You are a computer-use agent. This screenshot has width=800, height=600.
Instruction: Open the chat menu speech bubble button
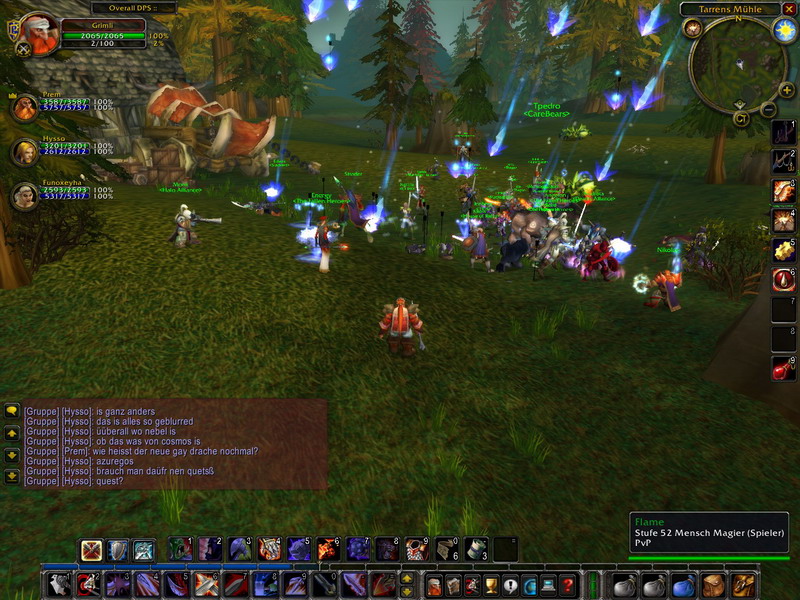point(12,411)
